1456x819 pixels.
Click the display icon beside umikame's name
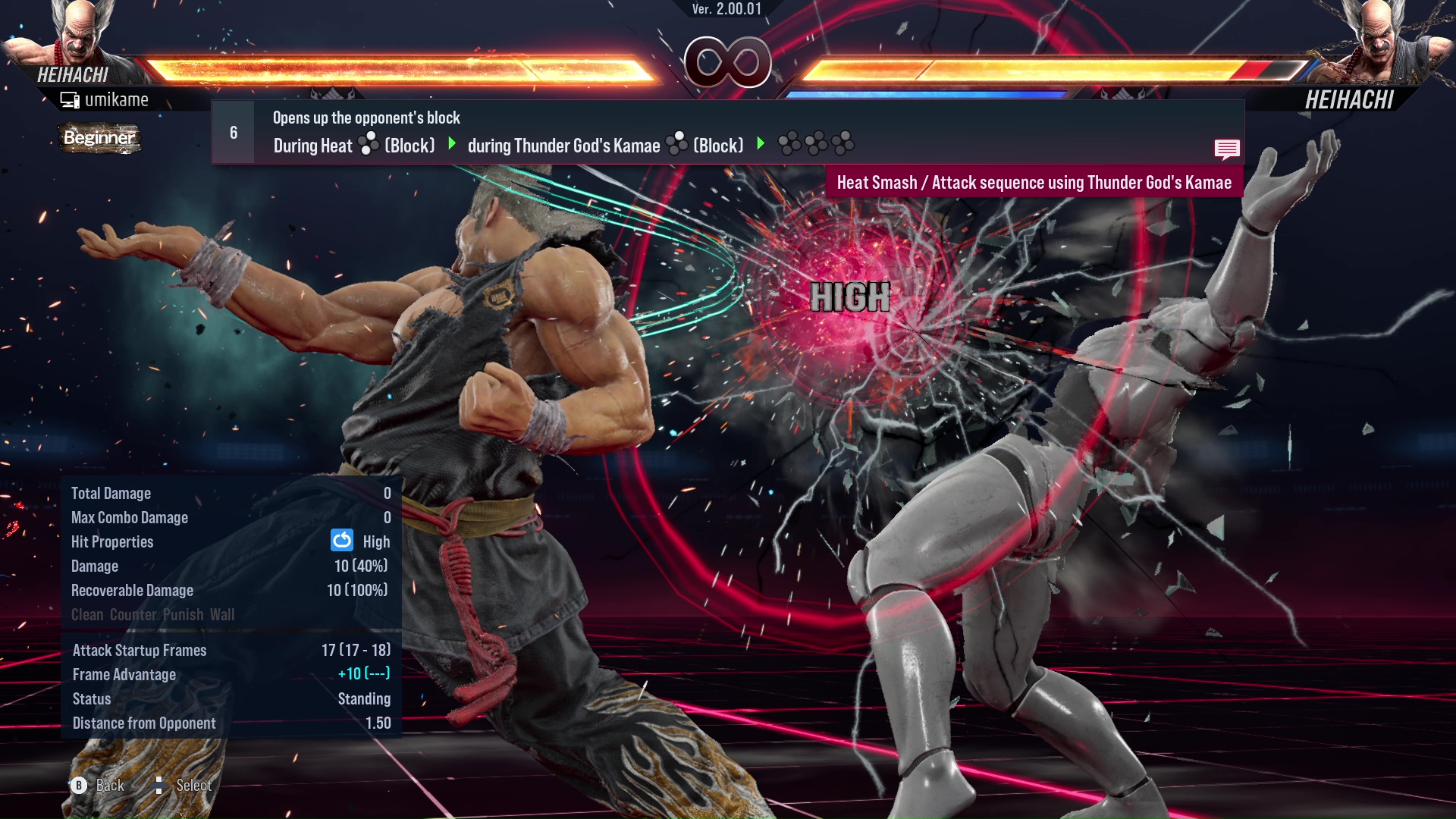coord(71,99)
